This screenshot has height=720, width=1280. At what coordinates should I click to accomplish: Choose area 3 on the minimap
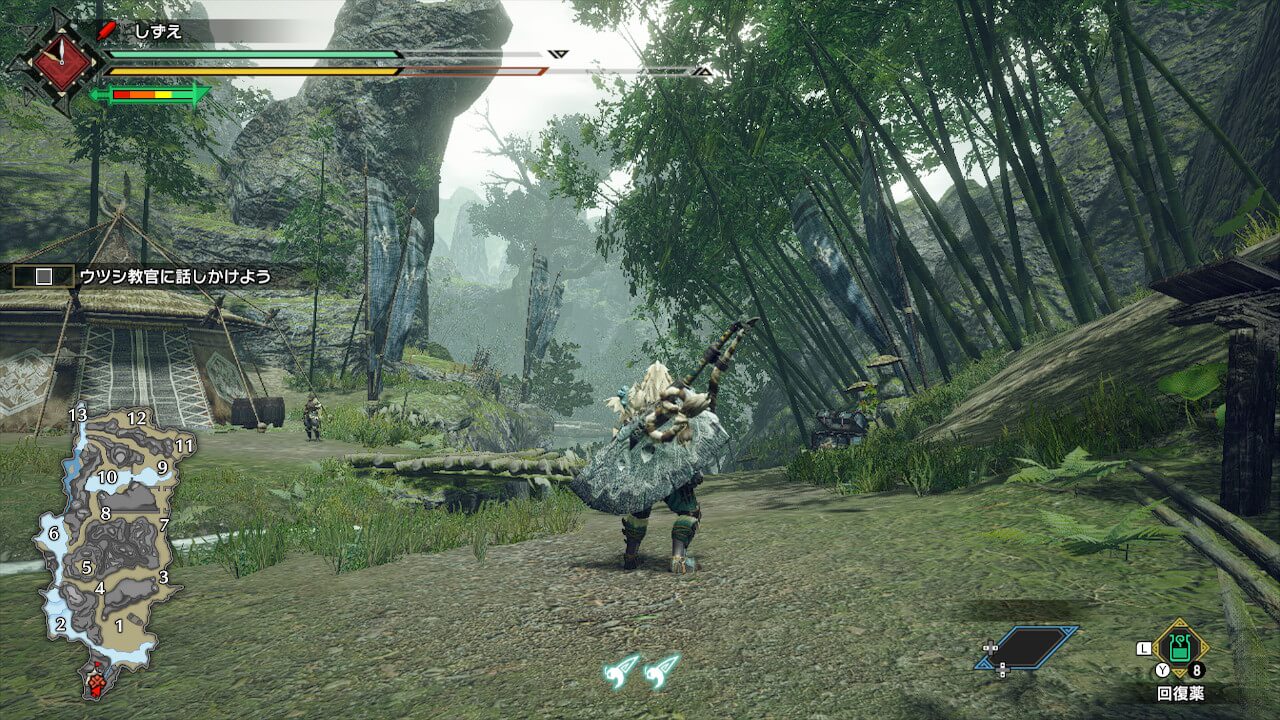[163, 577]
